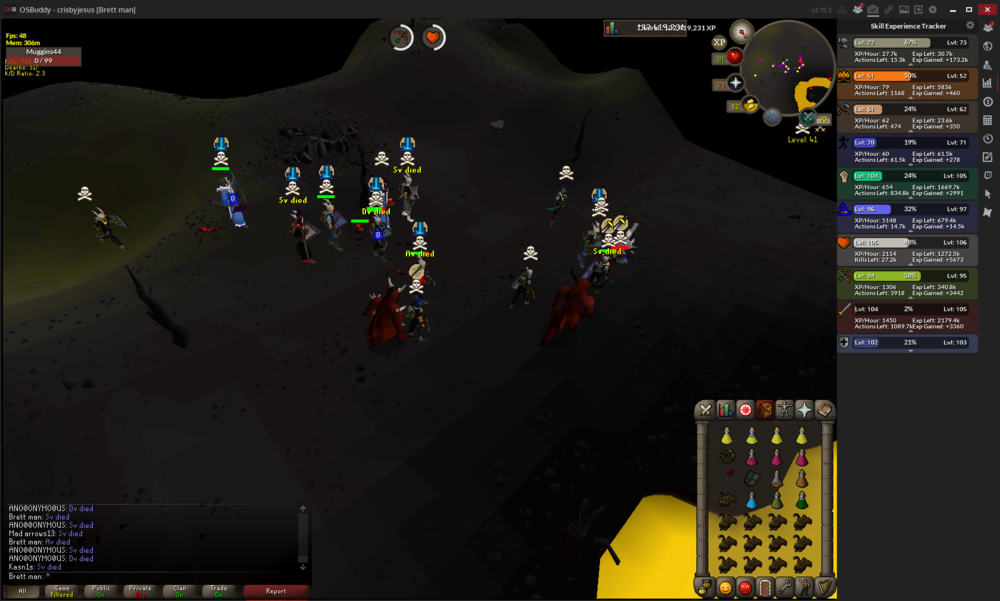The height and width of the screenshot is (601, 1000).
Task: Toggle the XP drops orb
Action: point(719,43)
